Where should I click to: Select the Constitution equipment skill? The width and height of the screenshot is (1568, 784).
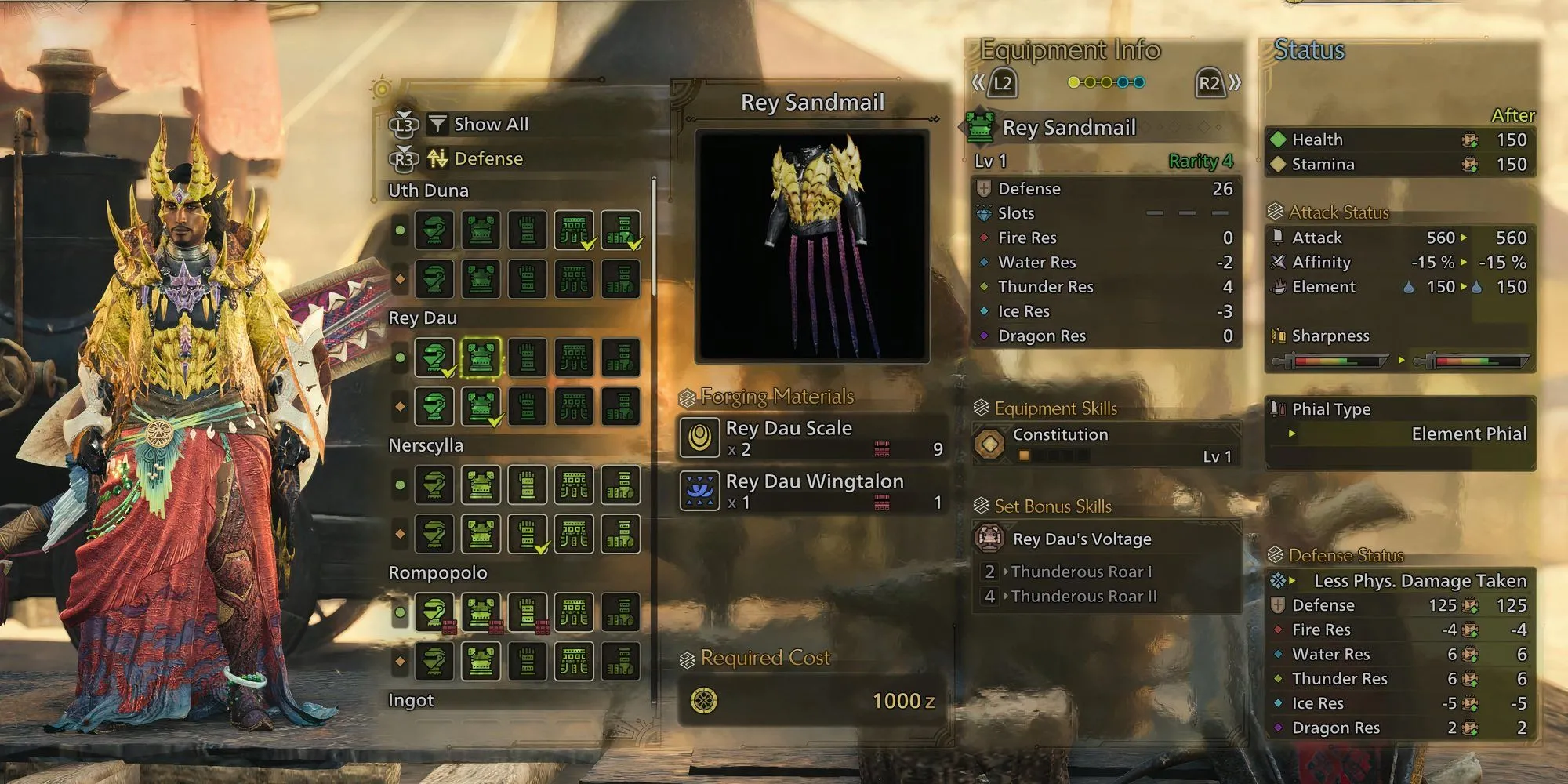(1105, 444)
